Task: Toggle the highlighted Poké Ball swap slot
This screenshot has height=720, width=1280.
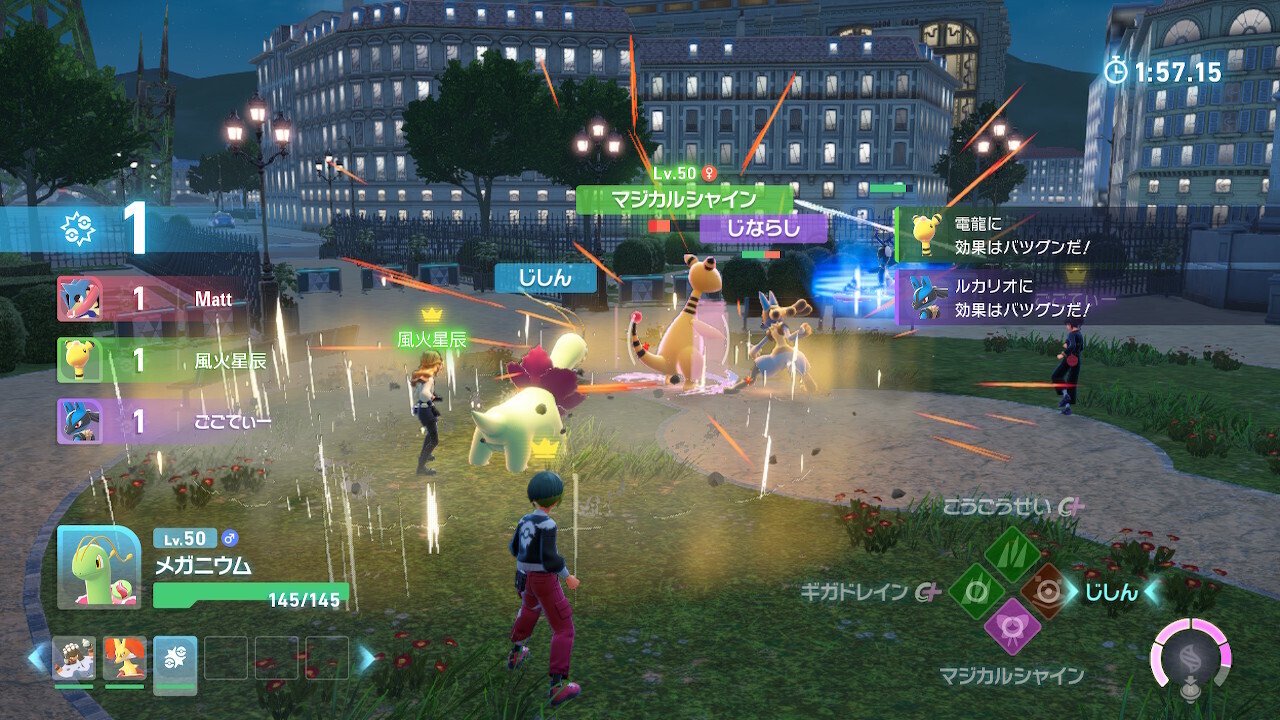Action: [174, 662]
